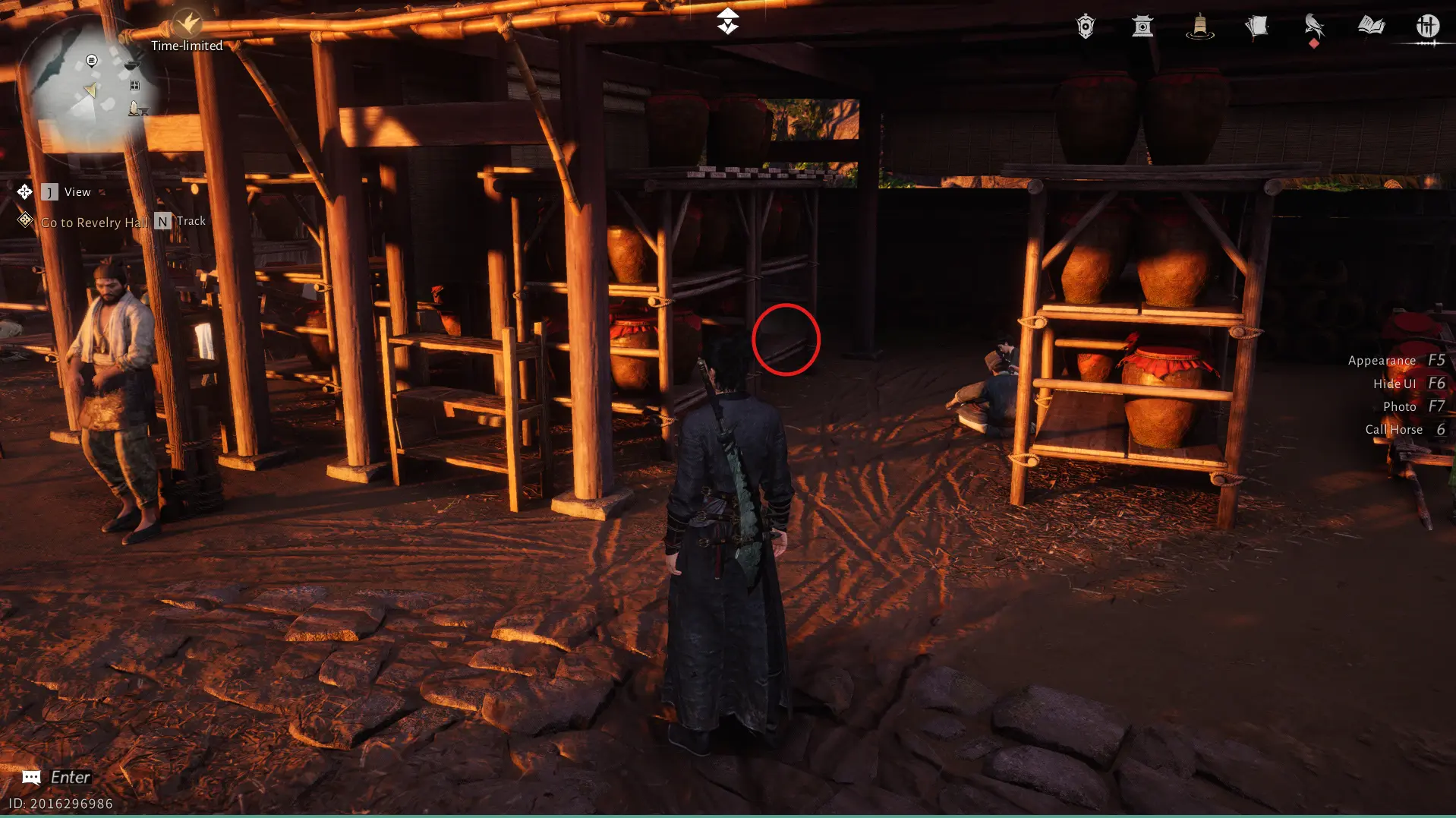Open the bird icon with red notification
This screenshot has width=1456, height=818.
1314,27
